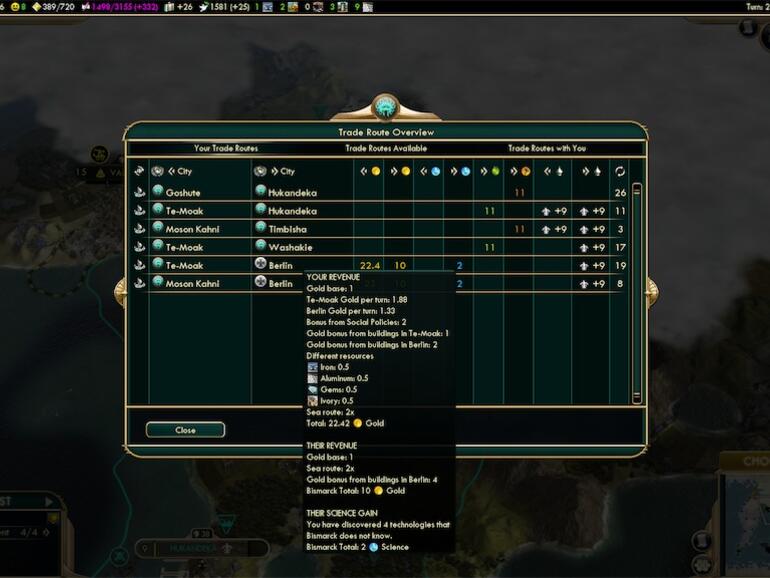Screen dimensions: 770x578
Task: Close the Trade Route Overview window
Action: (x=185, y=430)
